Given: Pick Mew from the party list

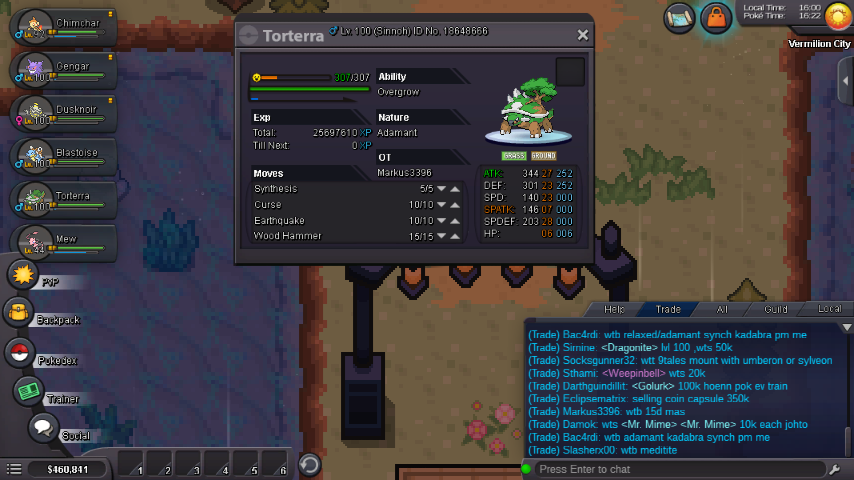Looking at the screenshot, I should pos(60,242).
